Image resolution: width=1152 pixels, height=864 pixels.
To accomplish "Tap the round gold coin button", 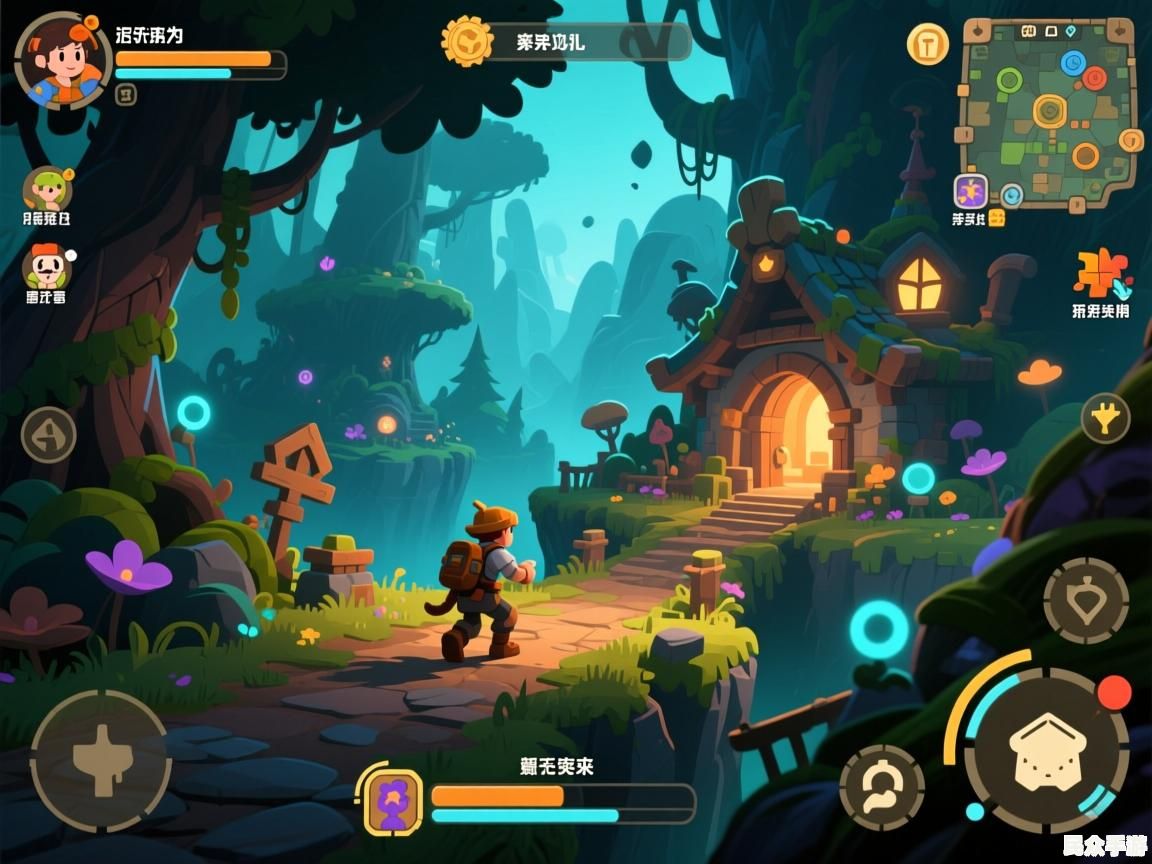I will click(x=928, y=44).
